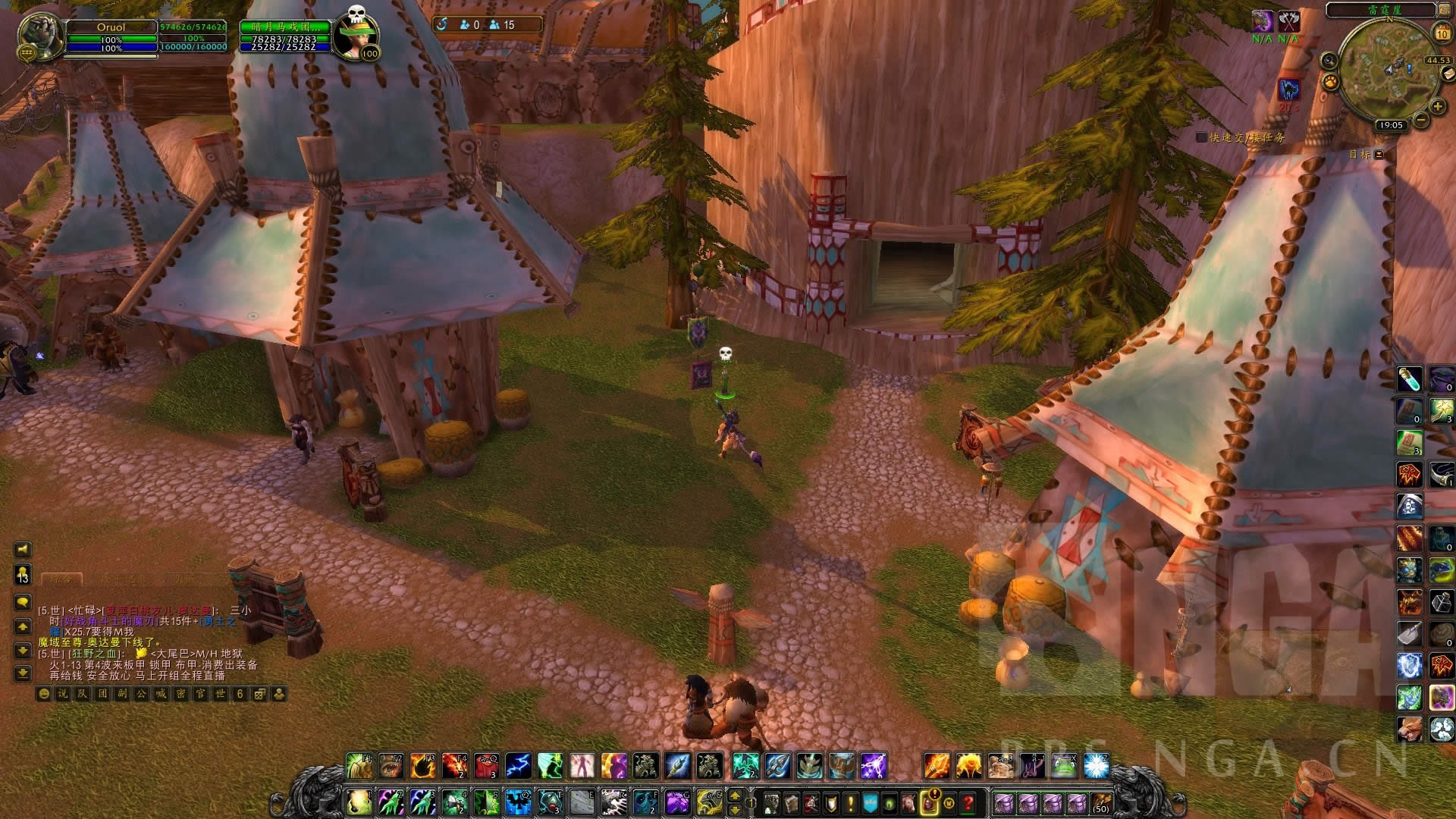This screenshot has width=1456, height=819.
Task: Use the green frog ability icon
Action: click(1063, 766)
